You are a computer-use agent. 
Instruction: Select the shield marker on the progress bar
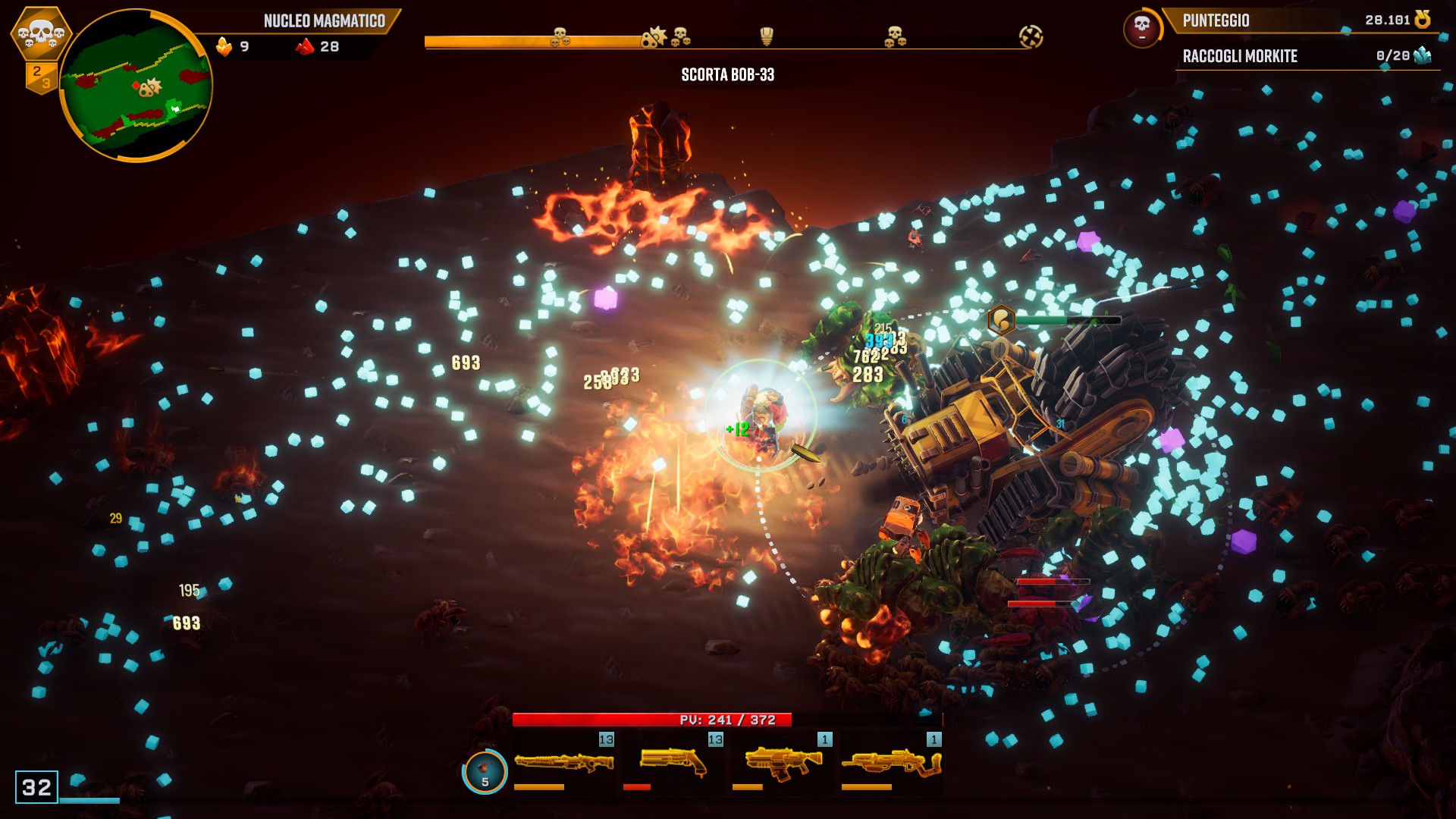point(767,36)
